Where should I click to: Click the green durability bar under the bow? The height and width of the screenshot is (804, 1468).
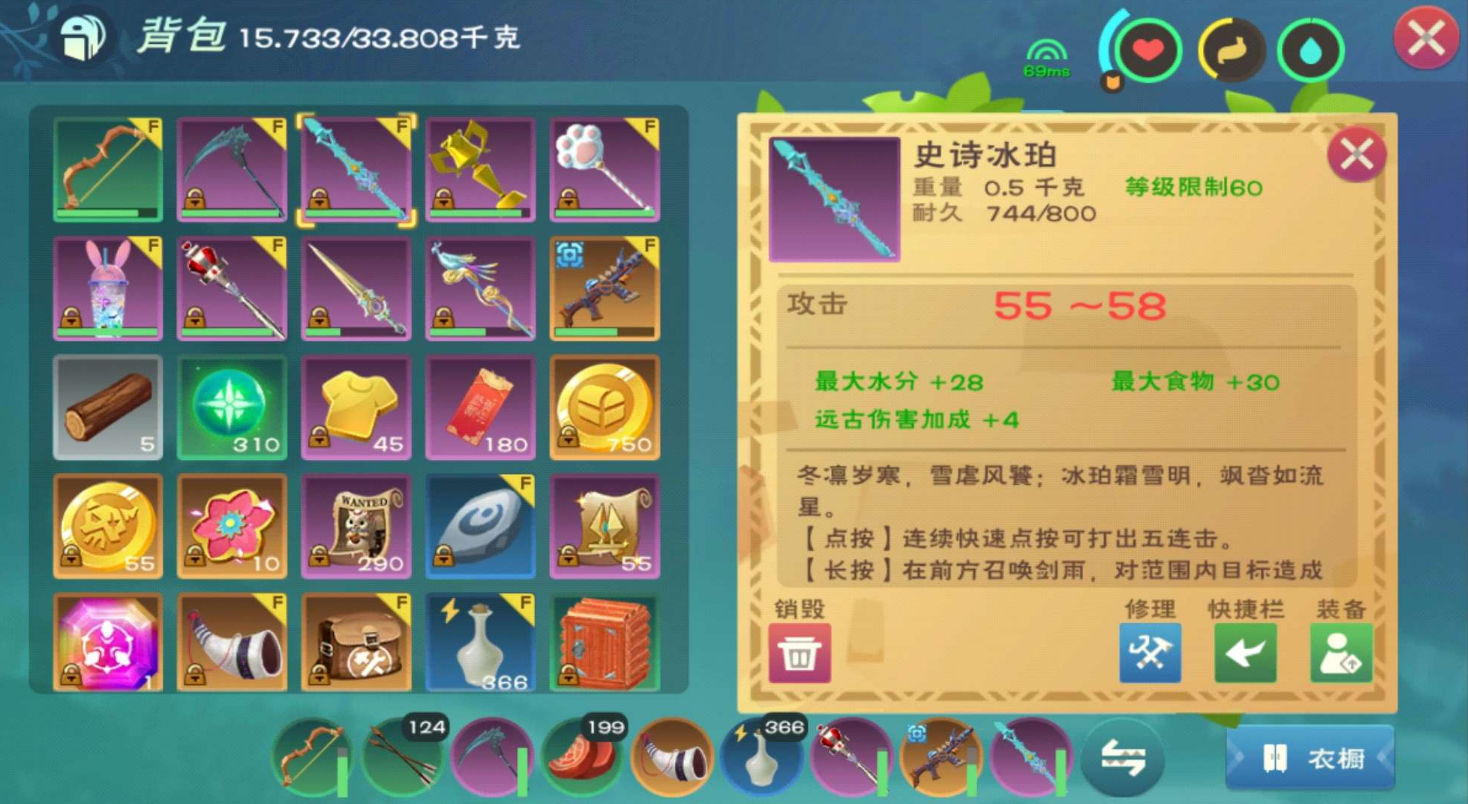pyautogui.click(x=107, y=212)
